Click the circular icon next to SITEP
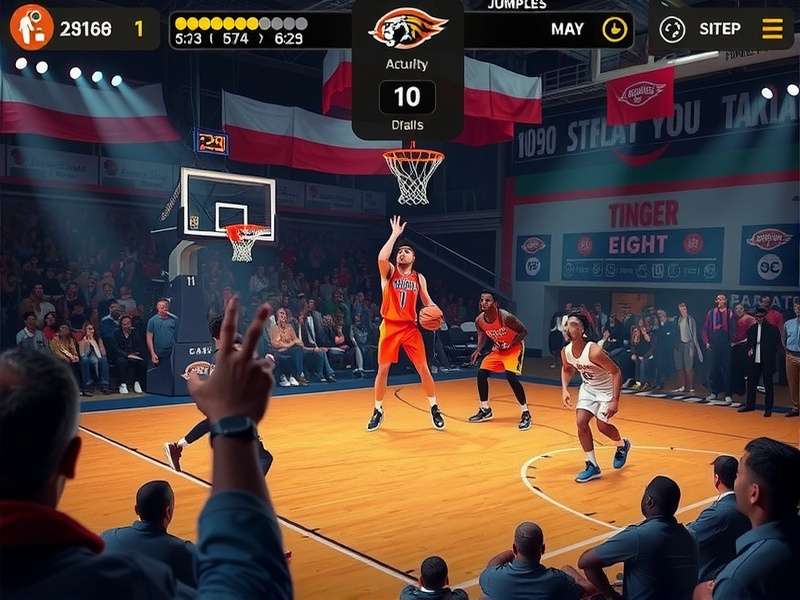 pos(672,29)
